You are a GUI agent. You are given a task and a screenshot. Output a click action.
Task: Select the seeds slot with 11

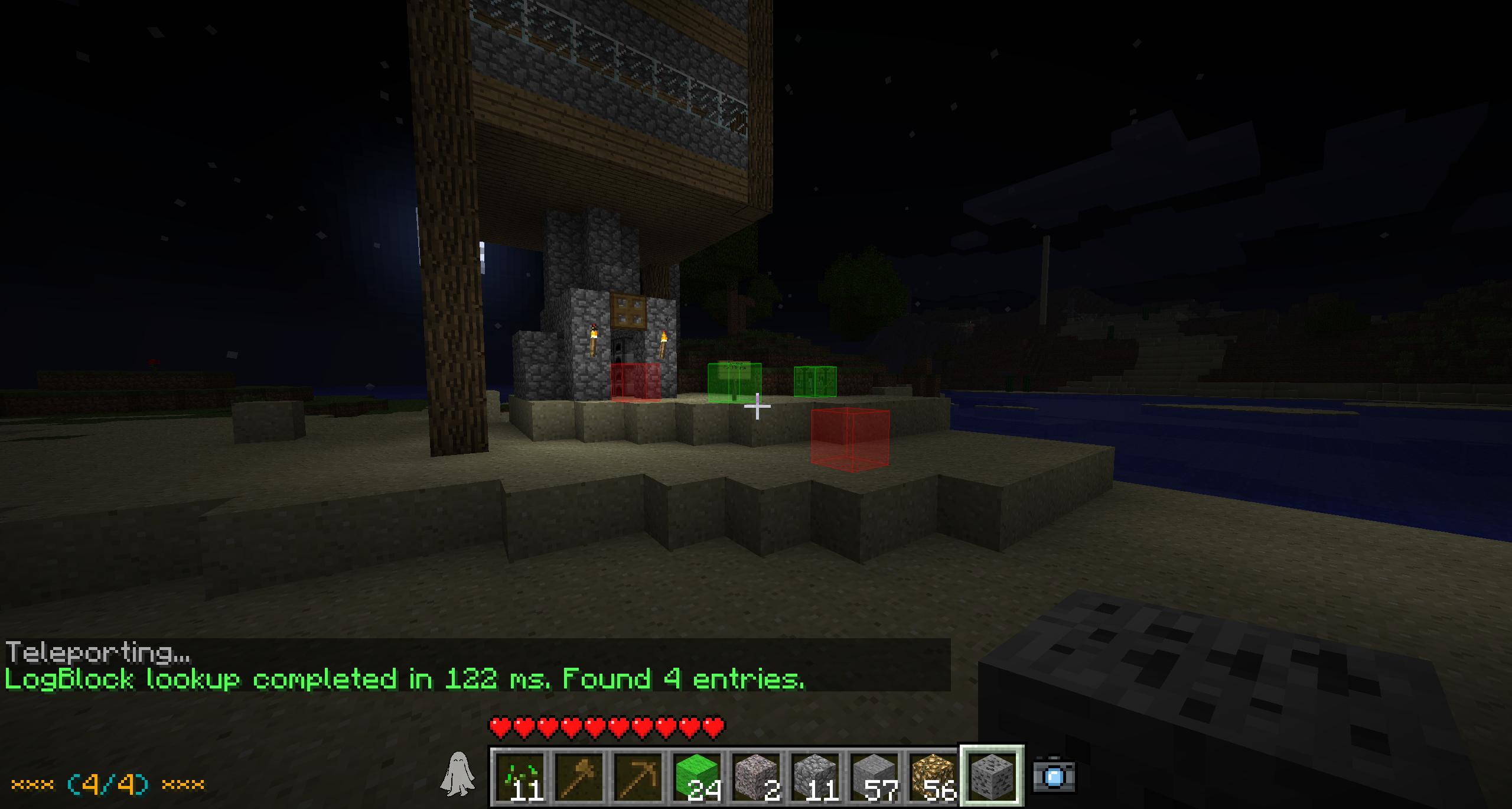520,776
